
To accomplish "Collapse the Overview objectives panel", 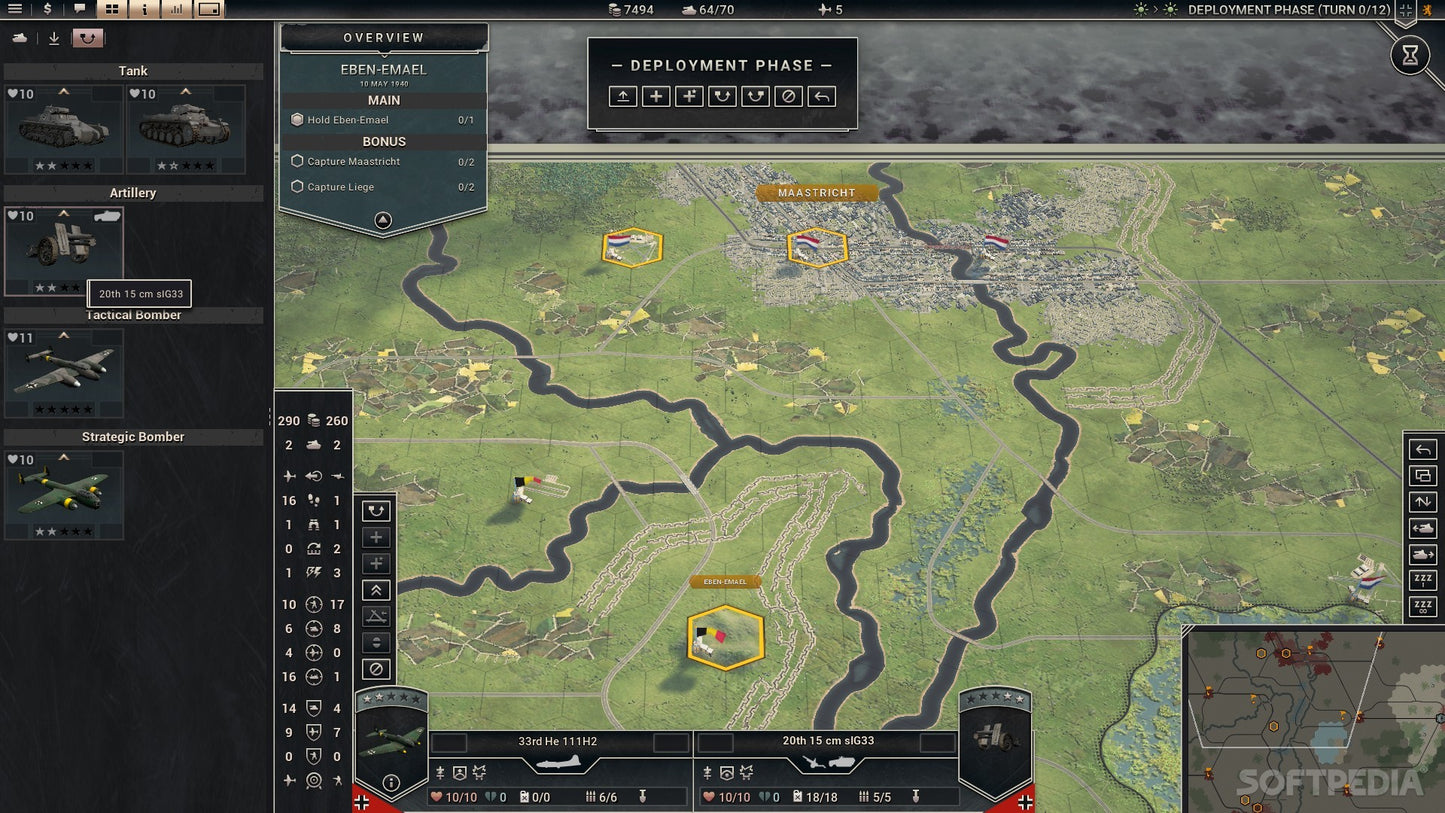I will coord(383,221).
